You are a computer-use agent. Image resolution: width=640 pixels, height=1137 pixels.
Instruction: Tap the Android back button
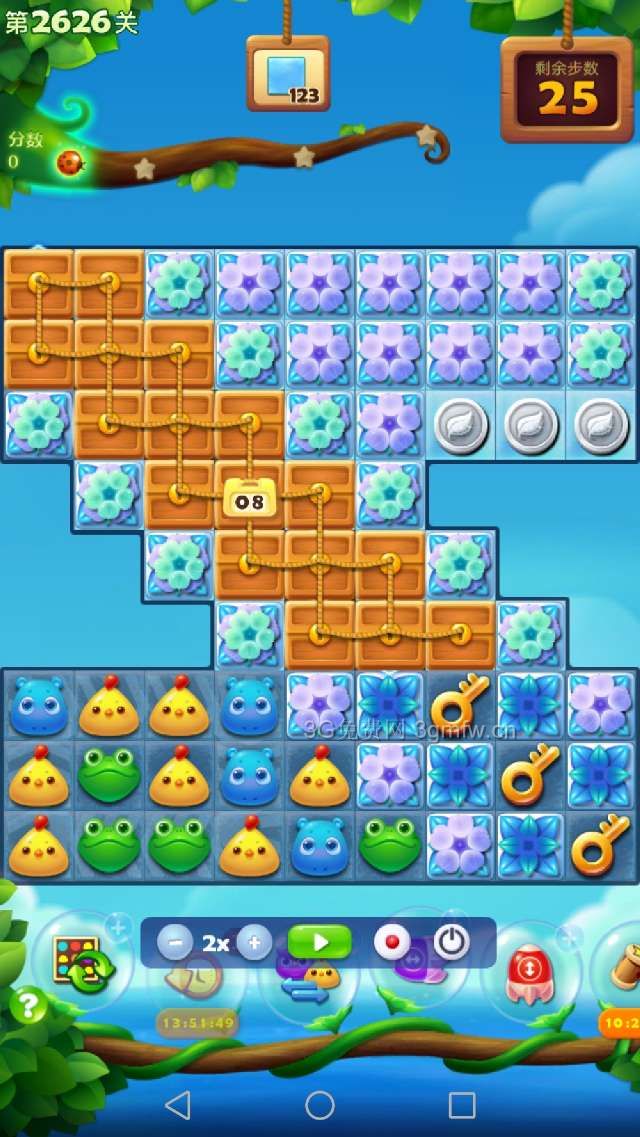[178, 1104]
